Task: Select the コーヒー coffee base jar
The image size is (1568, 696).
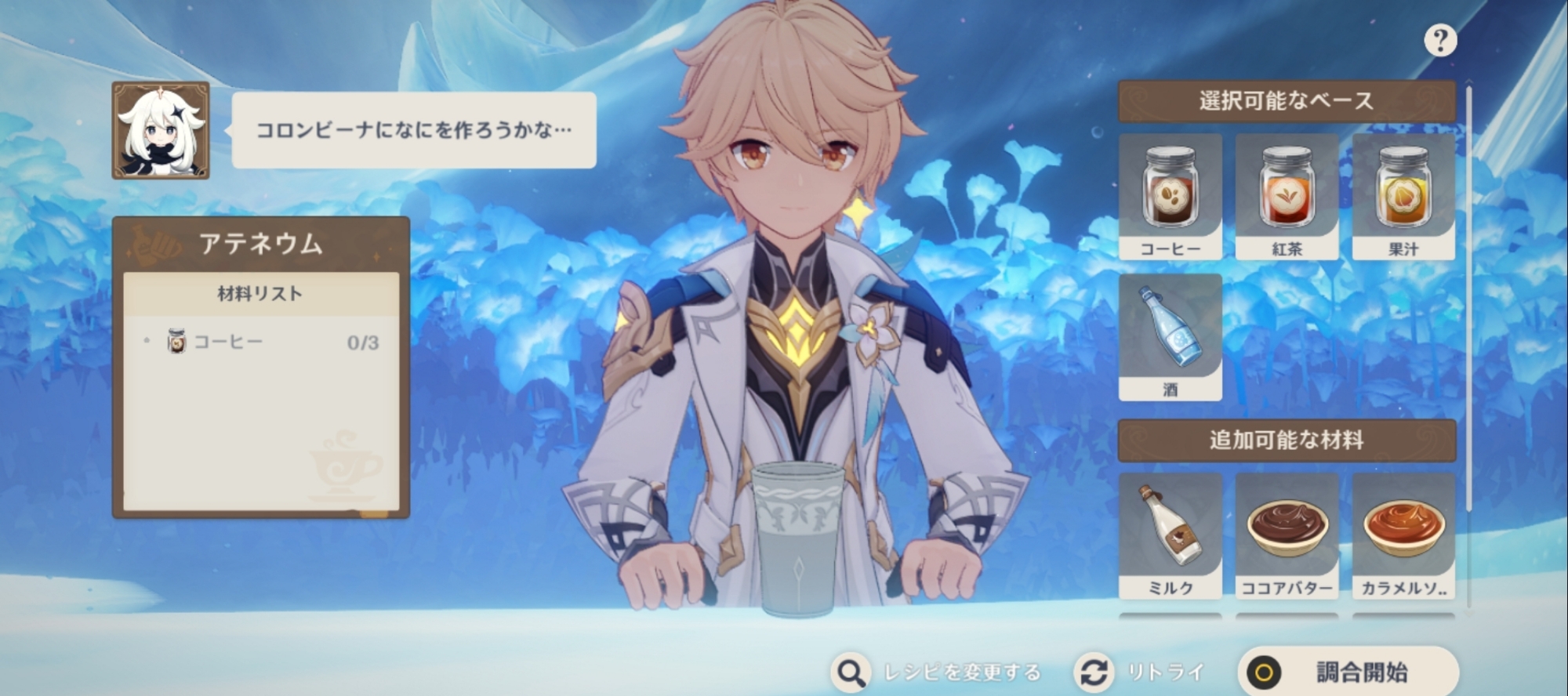Action: 1170,196
